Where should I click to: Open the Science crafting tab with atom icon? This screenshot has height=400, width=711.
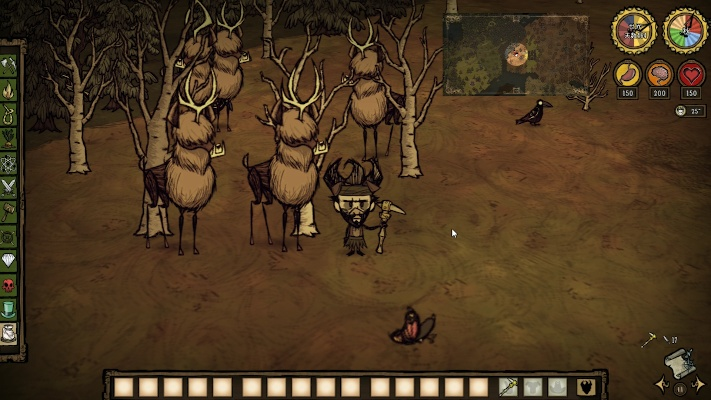pyautogui.click(x=11, y=162)
